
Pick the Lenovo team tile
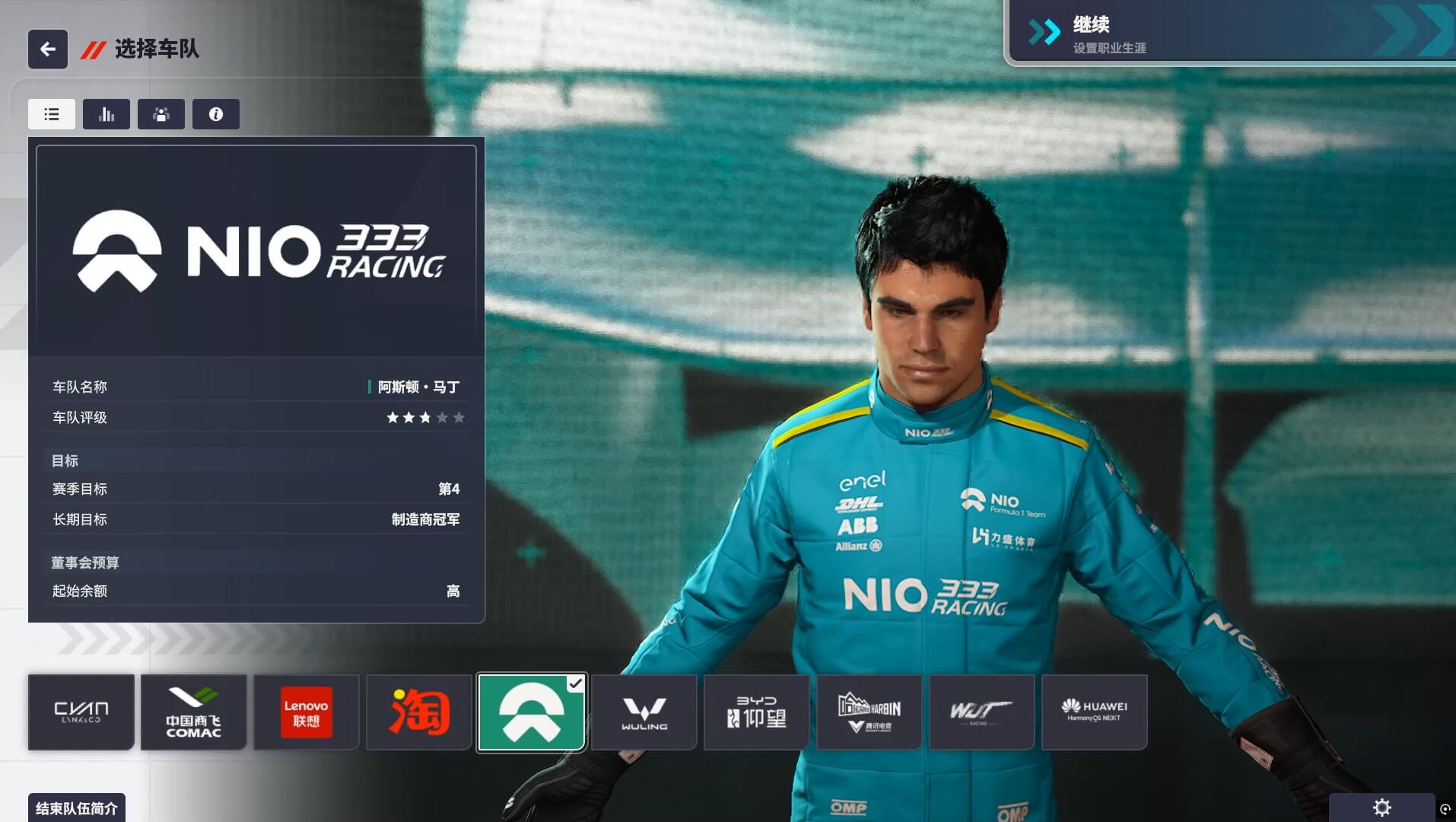pos(307,712)
